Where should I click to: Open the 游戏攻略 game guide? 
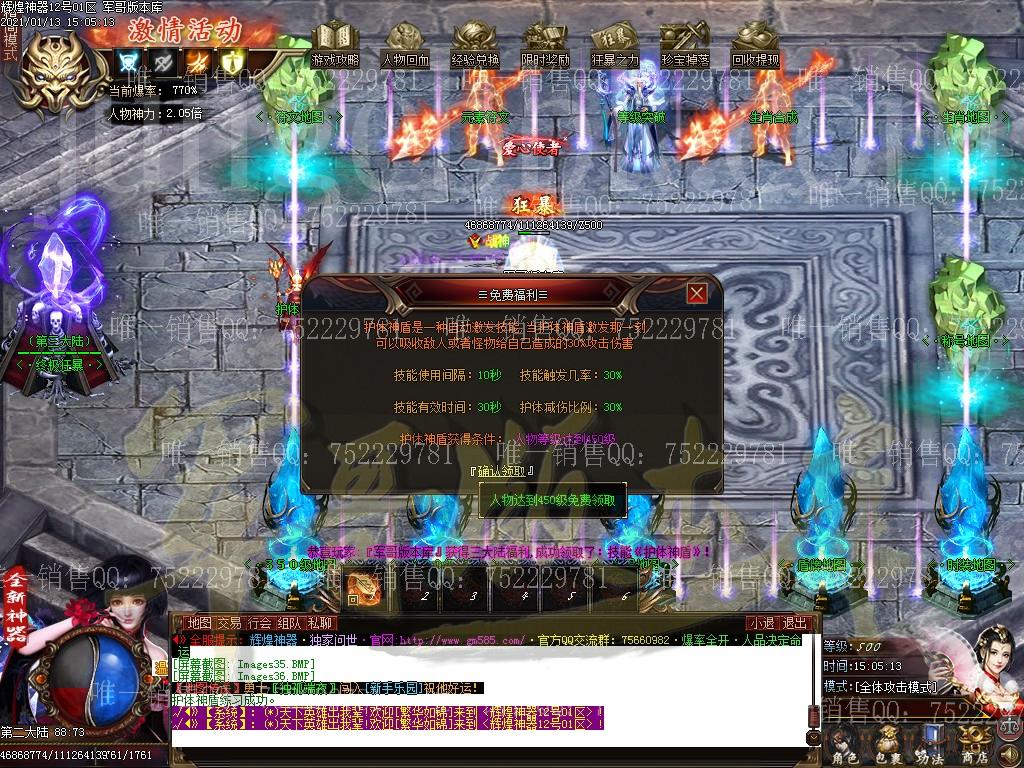pos(335,46)
